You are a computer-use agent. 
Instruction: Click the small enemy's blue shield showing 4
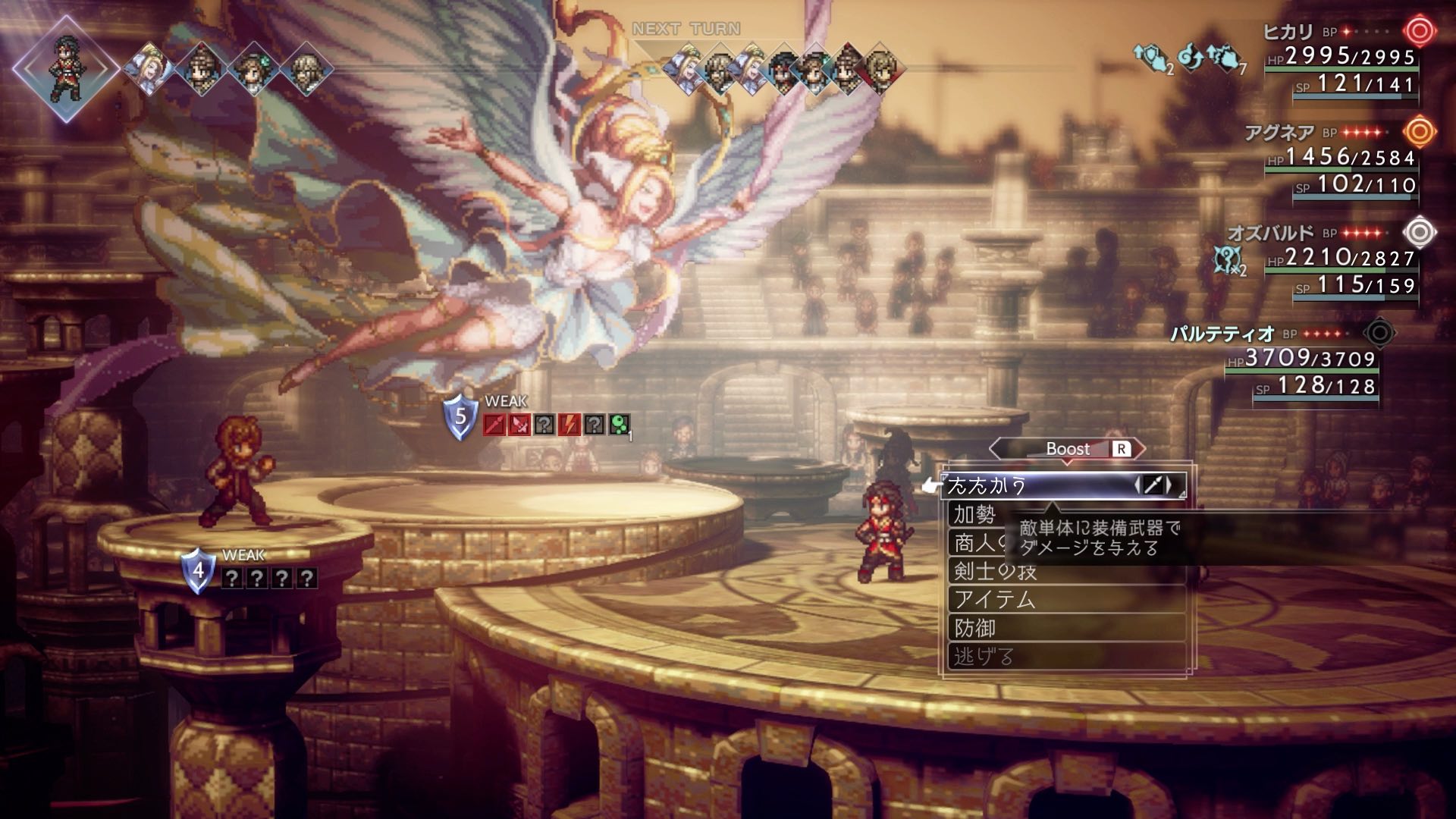[x=198, y=571]
